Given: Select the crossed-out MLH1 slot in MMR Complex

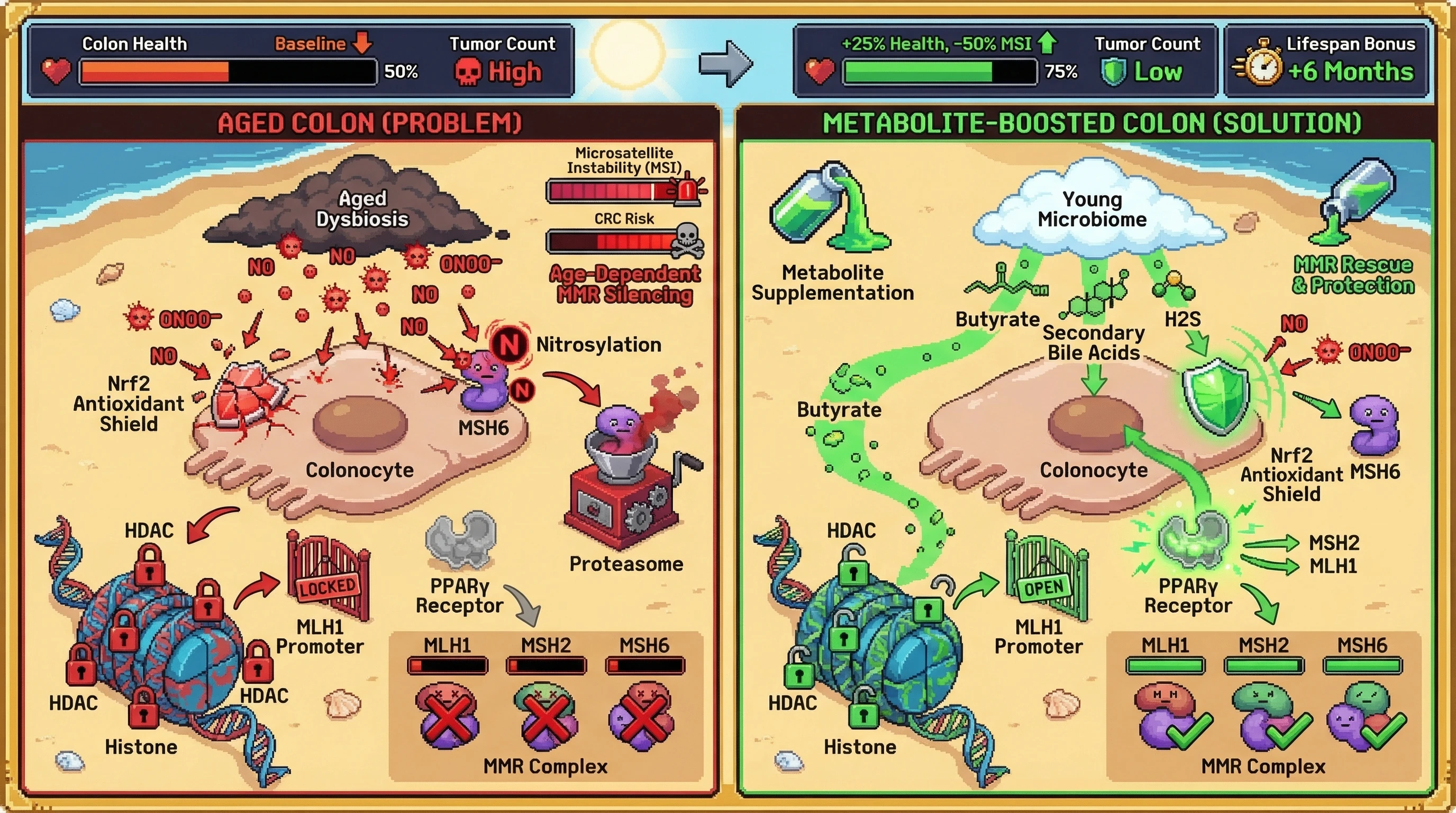Looking at the screenshot, I should coord(447,716).
